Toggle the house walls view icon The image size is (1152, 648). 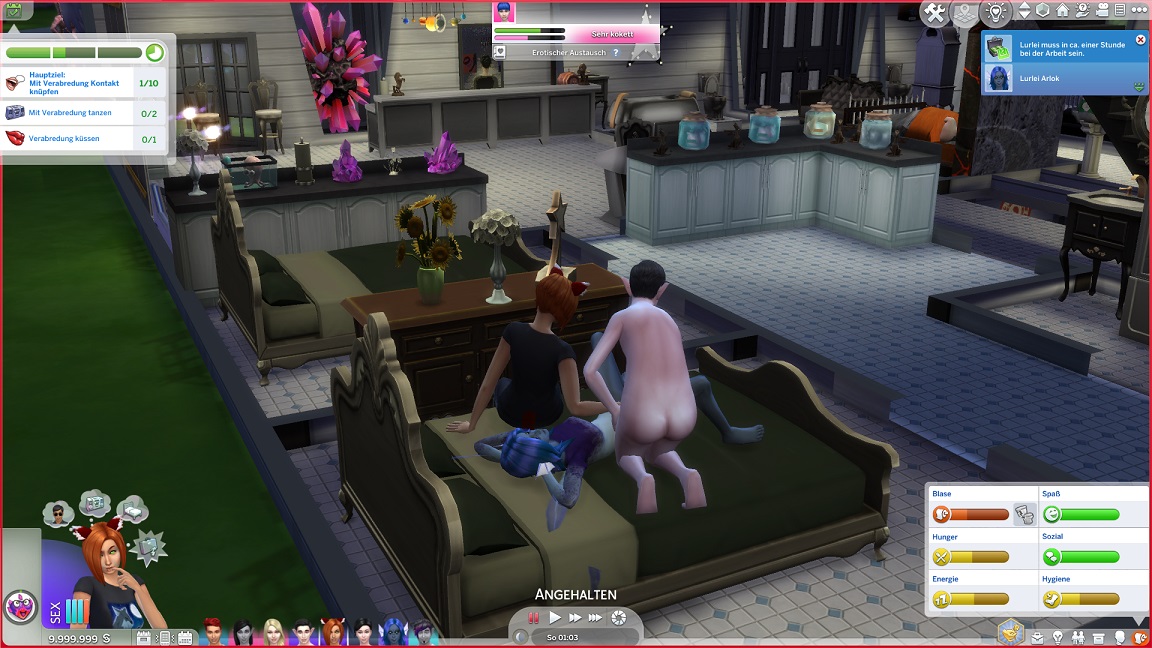(1062, 11)
